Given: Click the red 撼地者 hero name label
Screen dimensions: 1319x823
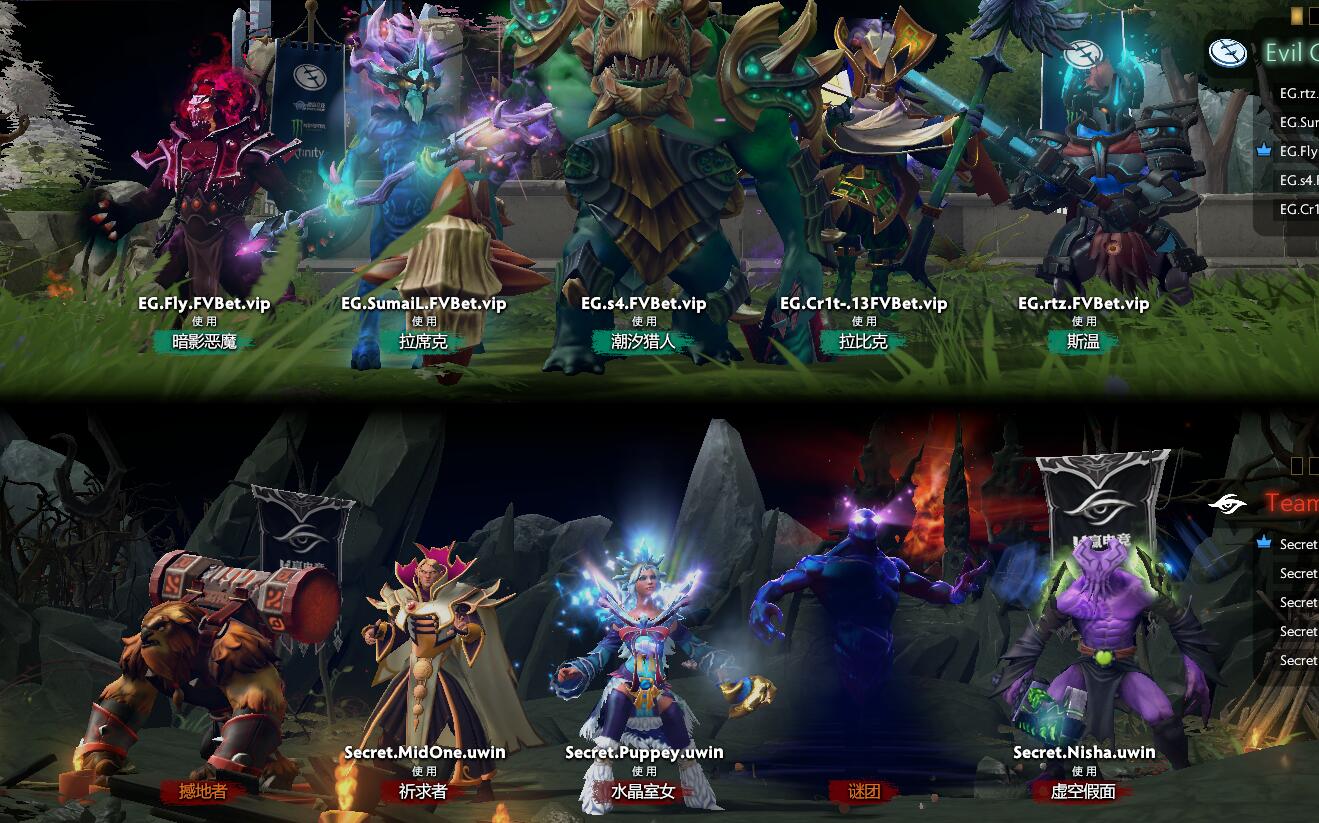Looking at the screenshot, I should pyautogui.click(x=202, y=790).
